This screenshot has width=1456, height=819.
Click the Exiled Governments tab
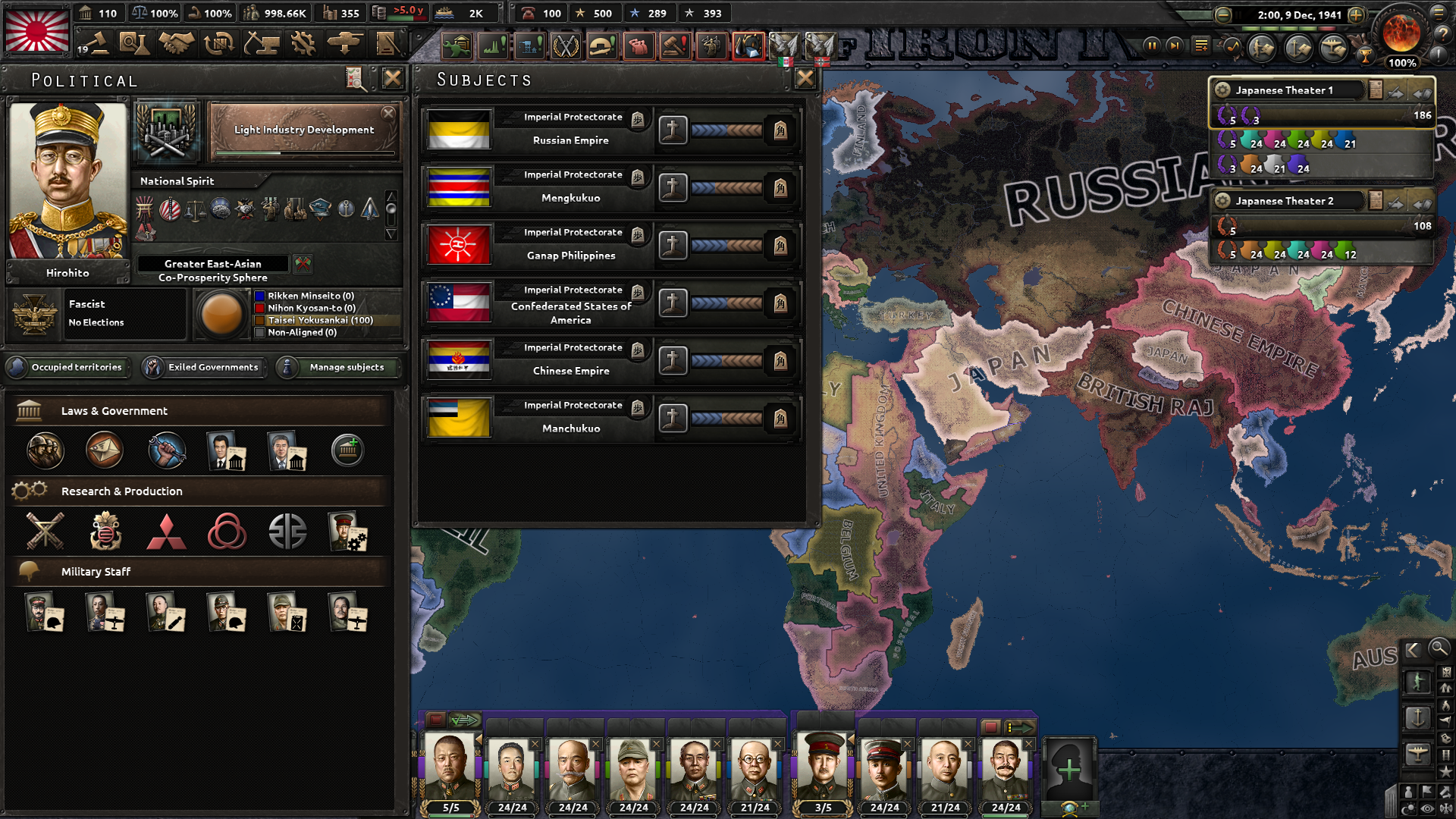[x=203, y=367]
